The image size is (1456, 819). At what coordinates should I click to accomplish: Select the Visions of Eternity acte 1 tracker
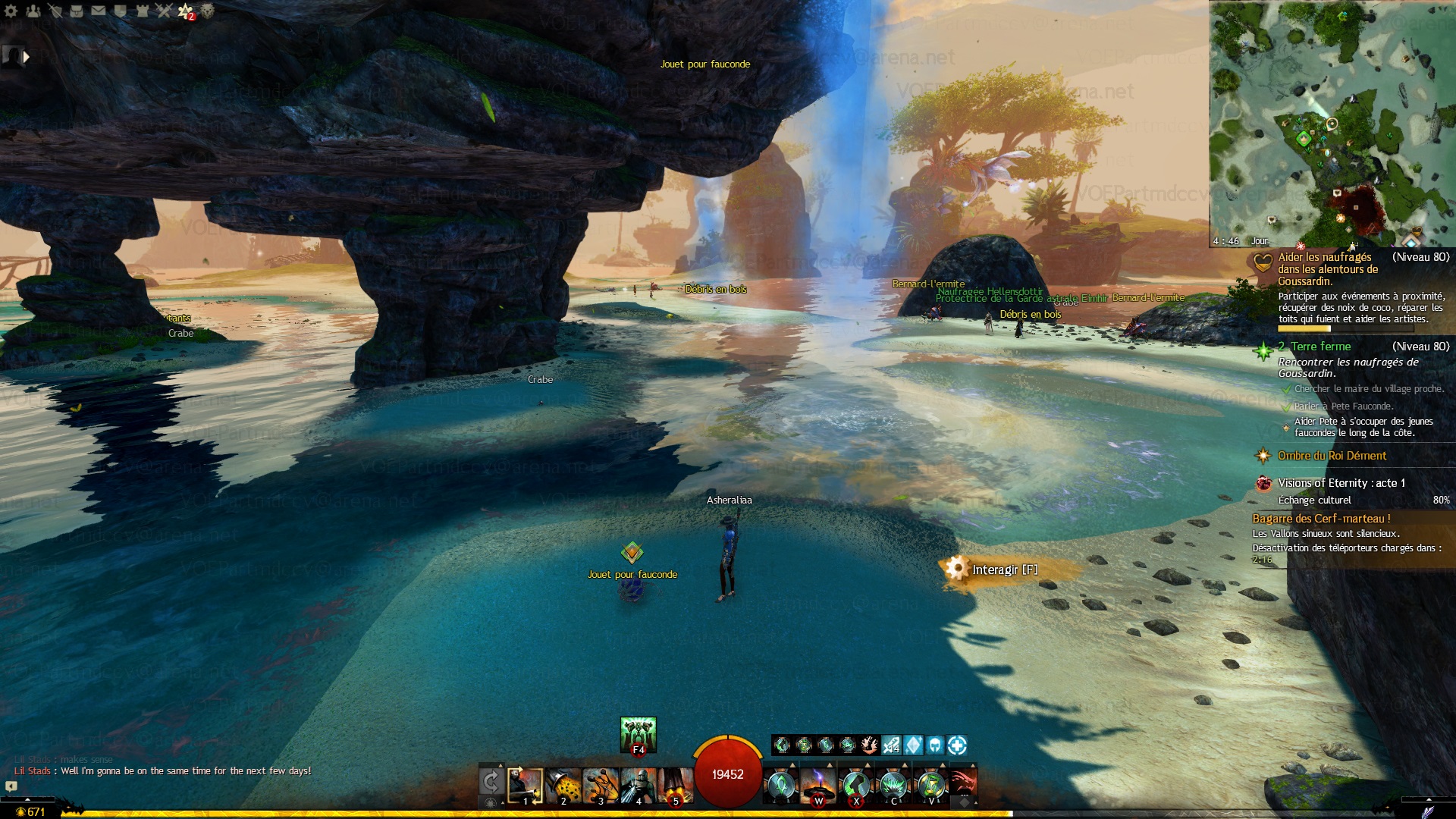point(1341,483)
